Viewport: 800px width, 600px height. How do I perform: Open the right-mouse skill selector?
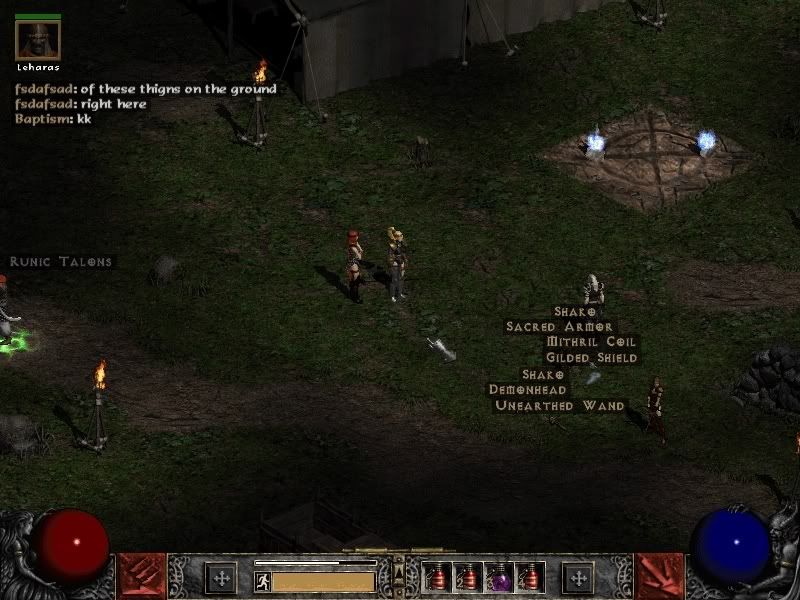click(x=659, y=577)
